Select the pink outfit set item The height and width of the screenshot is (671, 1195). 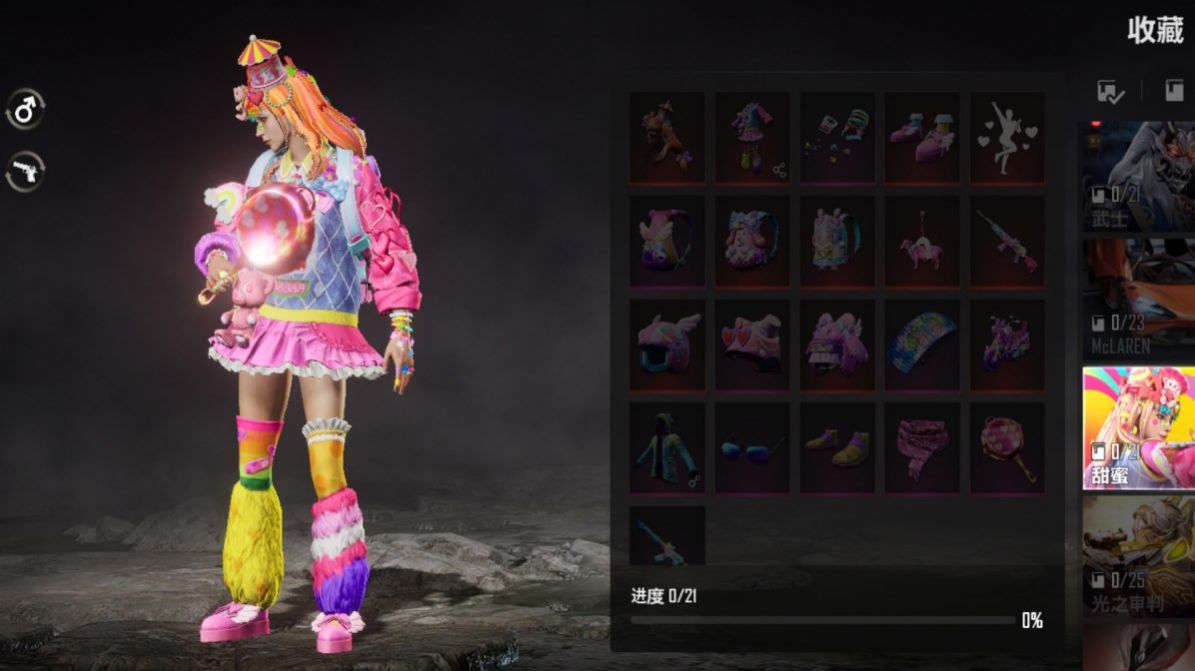pos(752,137)
